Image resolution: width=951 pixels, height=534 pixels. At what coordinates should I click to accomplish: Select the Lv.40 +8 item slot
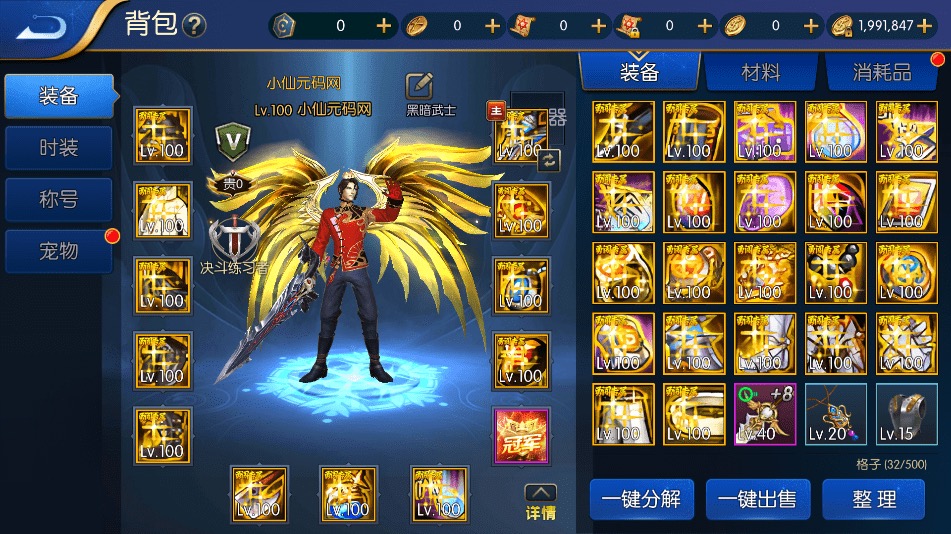point(765,414)
